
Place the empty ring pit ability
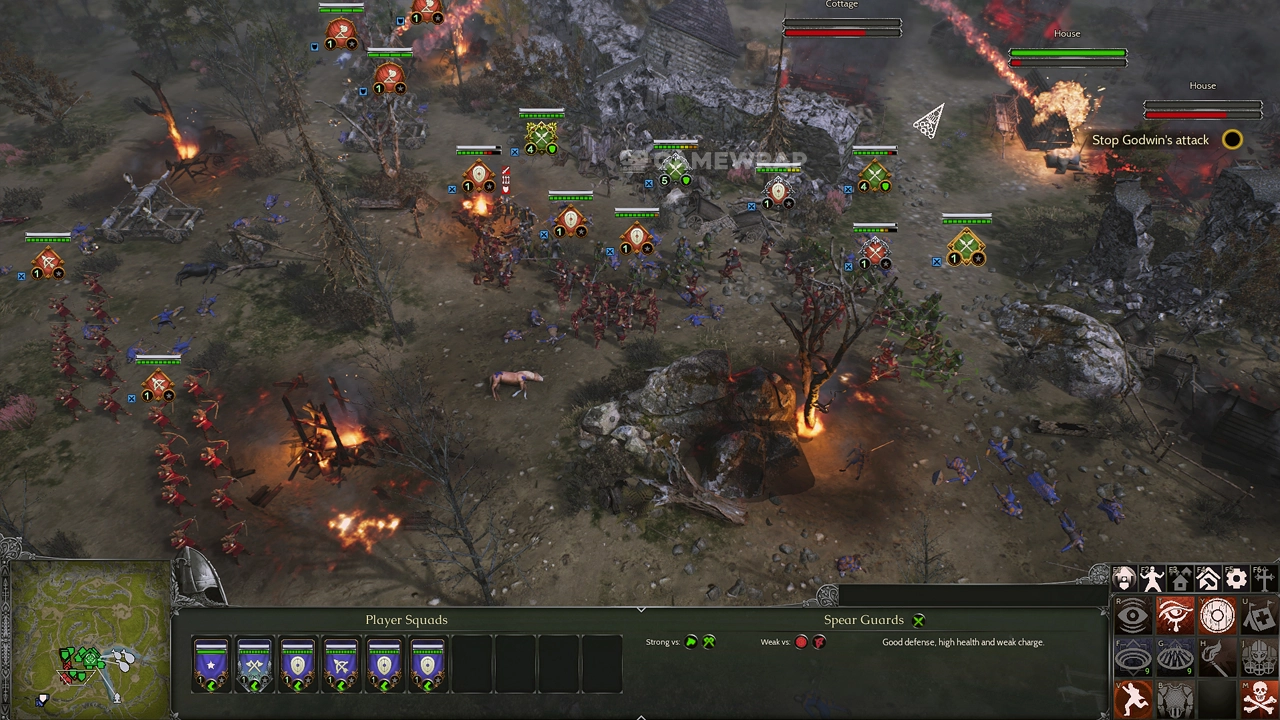click(1133, 657)
